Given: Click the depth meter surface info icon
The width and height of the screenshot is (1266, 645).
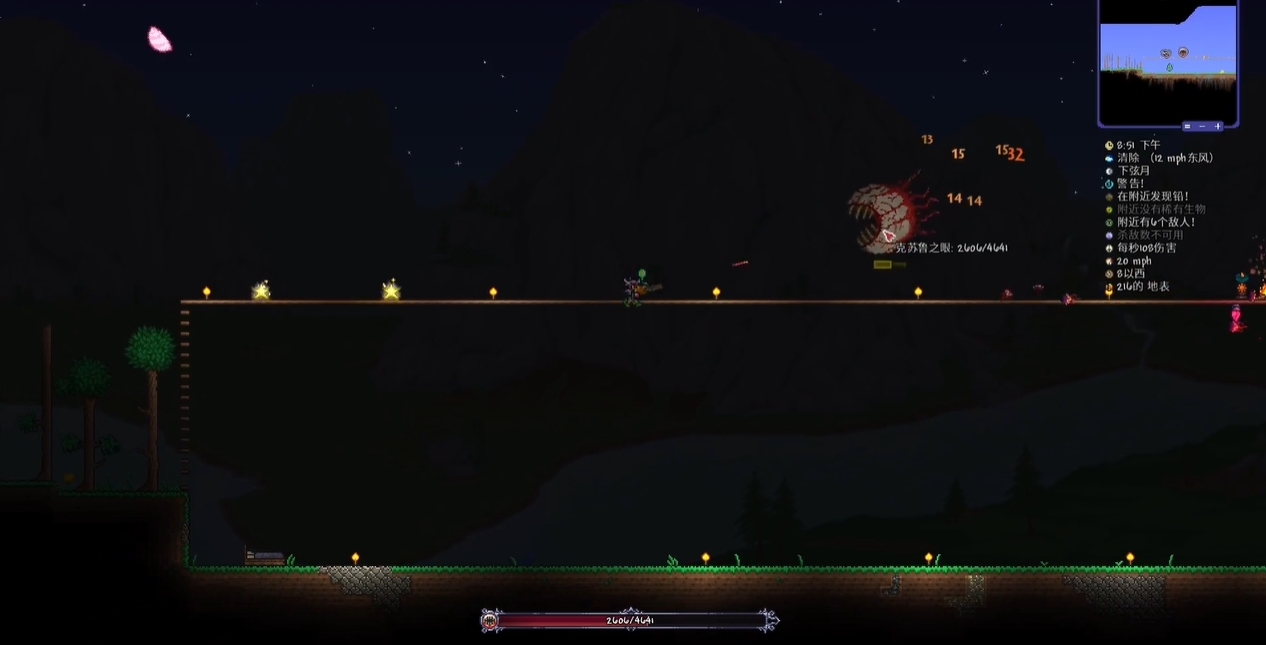Looking at the screenshot, I should coord(1109,287).
